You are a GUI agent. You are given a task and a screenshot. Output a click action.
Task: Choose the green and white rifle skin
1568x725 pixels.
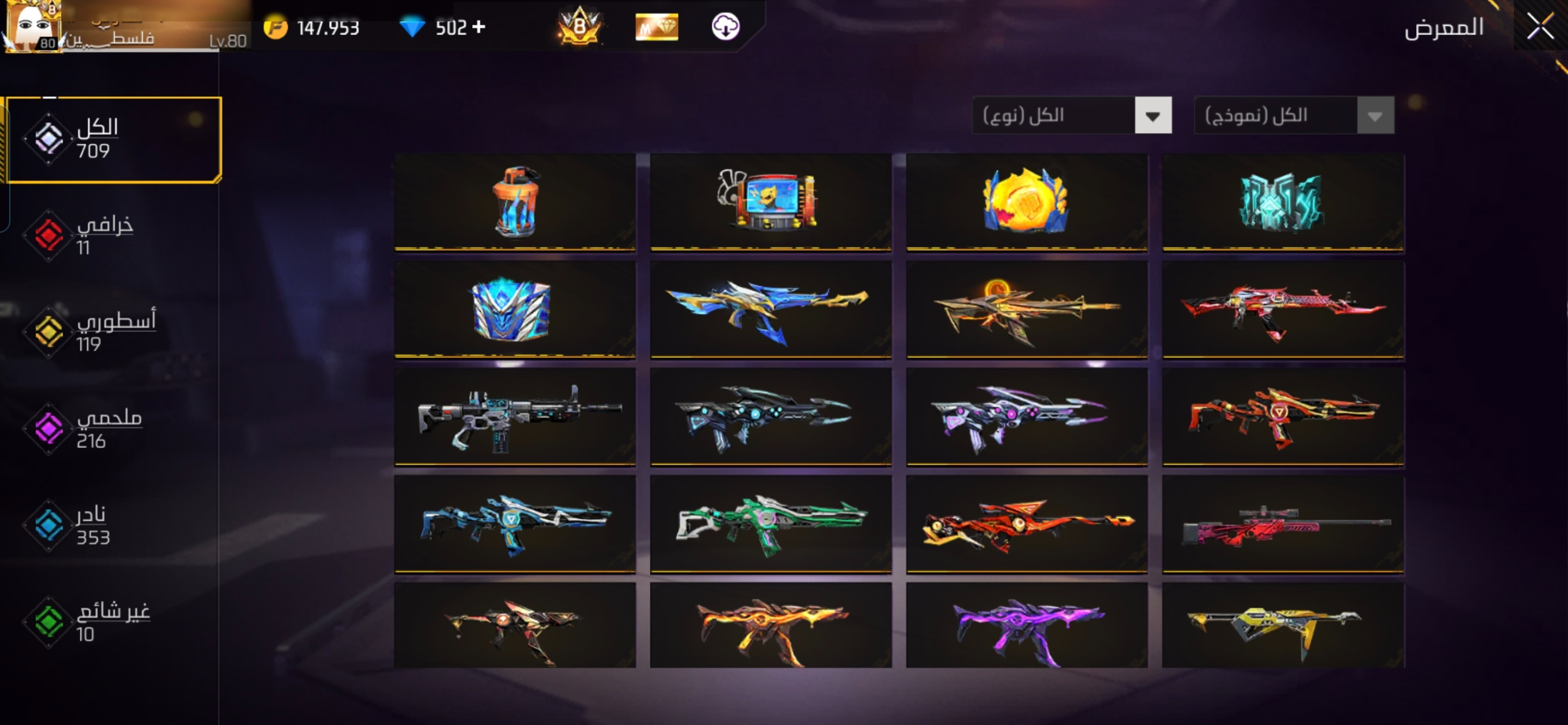(x=771, y=525)
